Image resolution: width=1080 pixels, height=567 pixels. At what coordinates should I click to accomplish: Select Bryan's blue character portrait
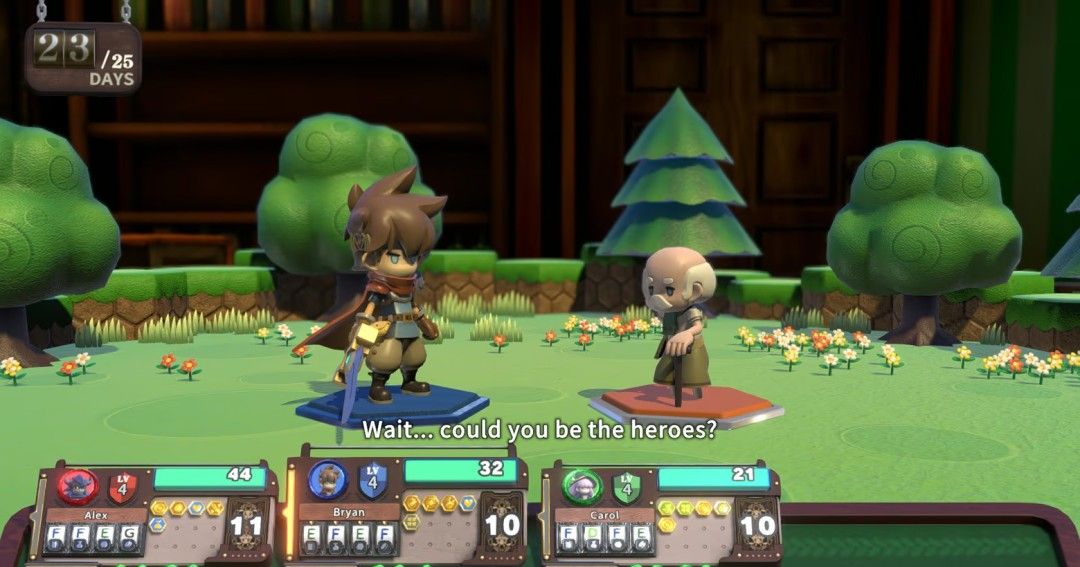[327, 480]
